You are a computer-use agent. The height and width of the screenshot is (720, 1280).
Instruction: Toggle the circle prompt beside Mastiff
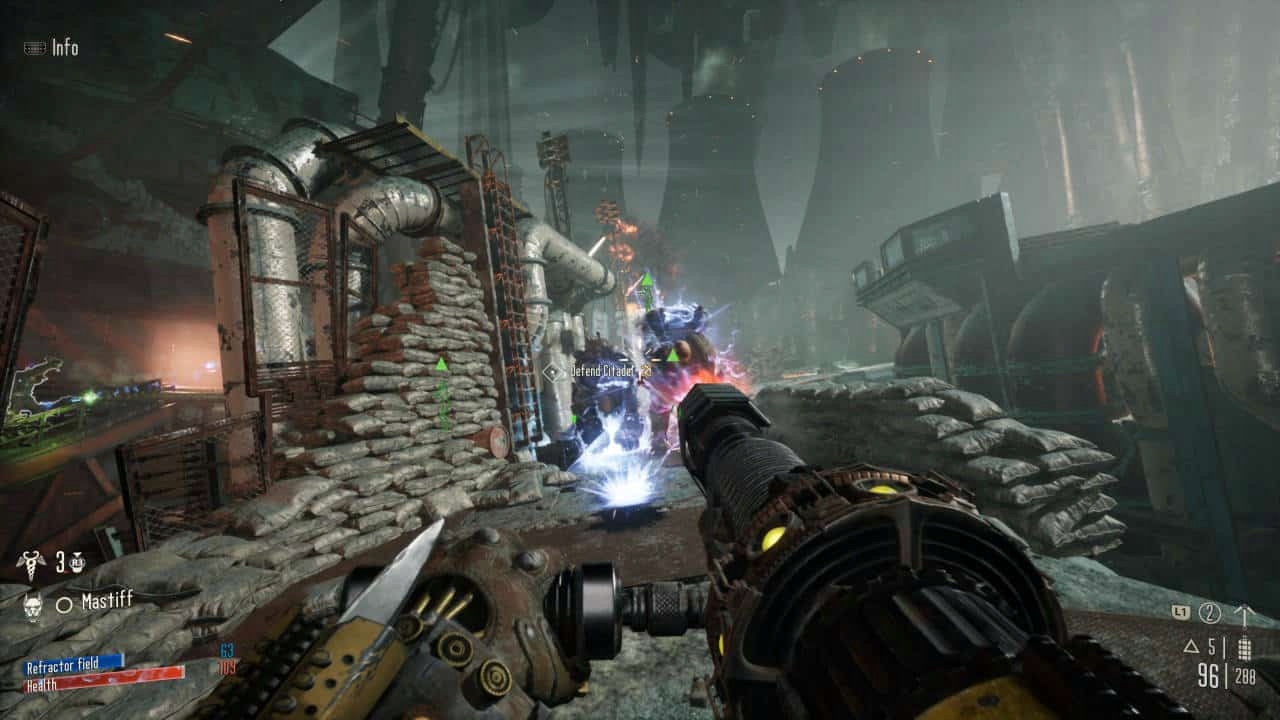tap(63, 602)
